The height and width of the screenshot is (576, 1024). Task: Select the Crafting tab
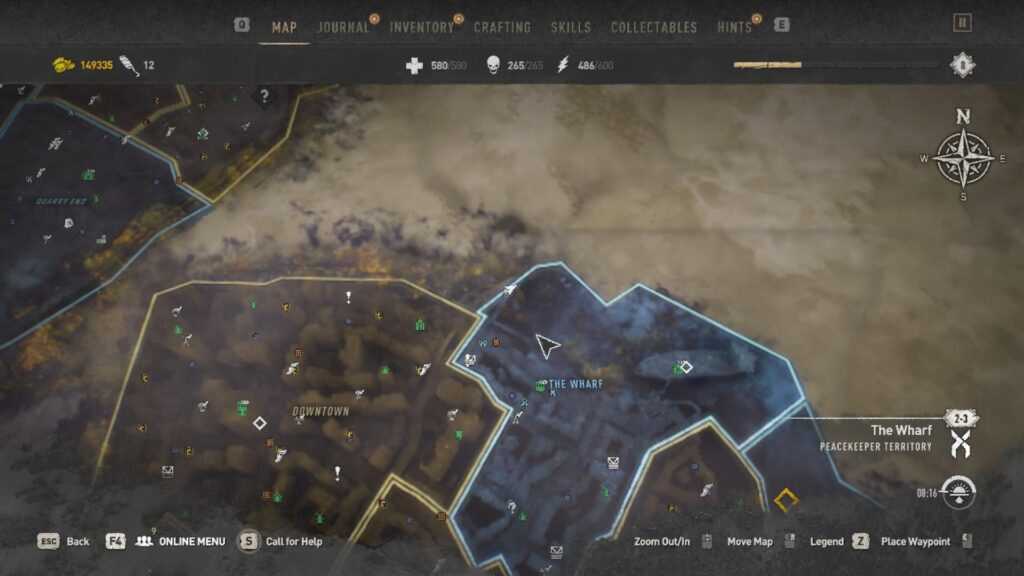coord(502,27)
